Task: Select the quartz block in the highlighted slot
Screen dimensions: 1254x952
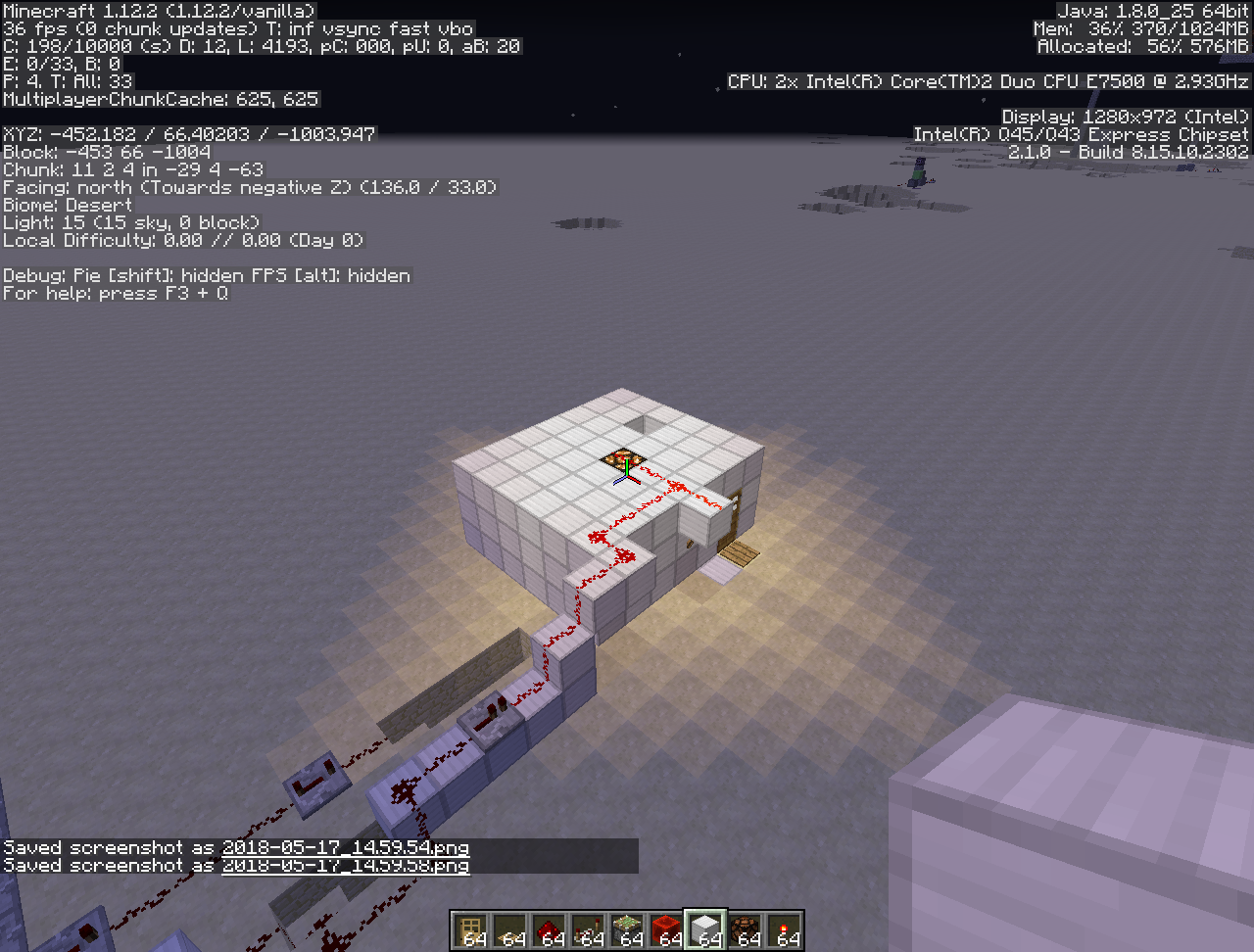Action: tap(705, 928)
